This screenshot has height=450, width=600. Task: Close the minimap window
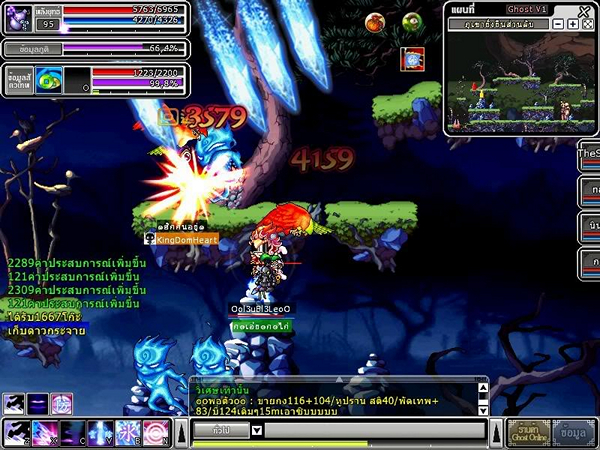click(x=585, y=10)
